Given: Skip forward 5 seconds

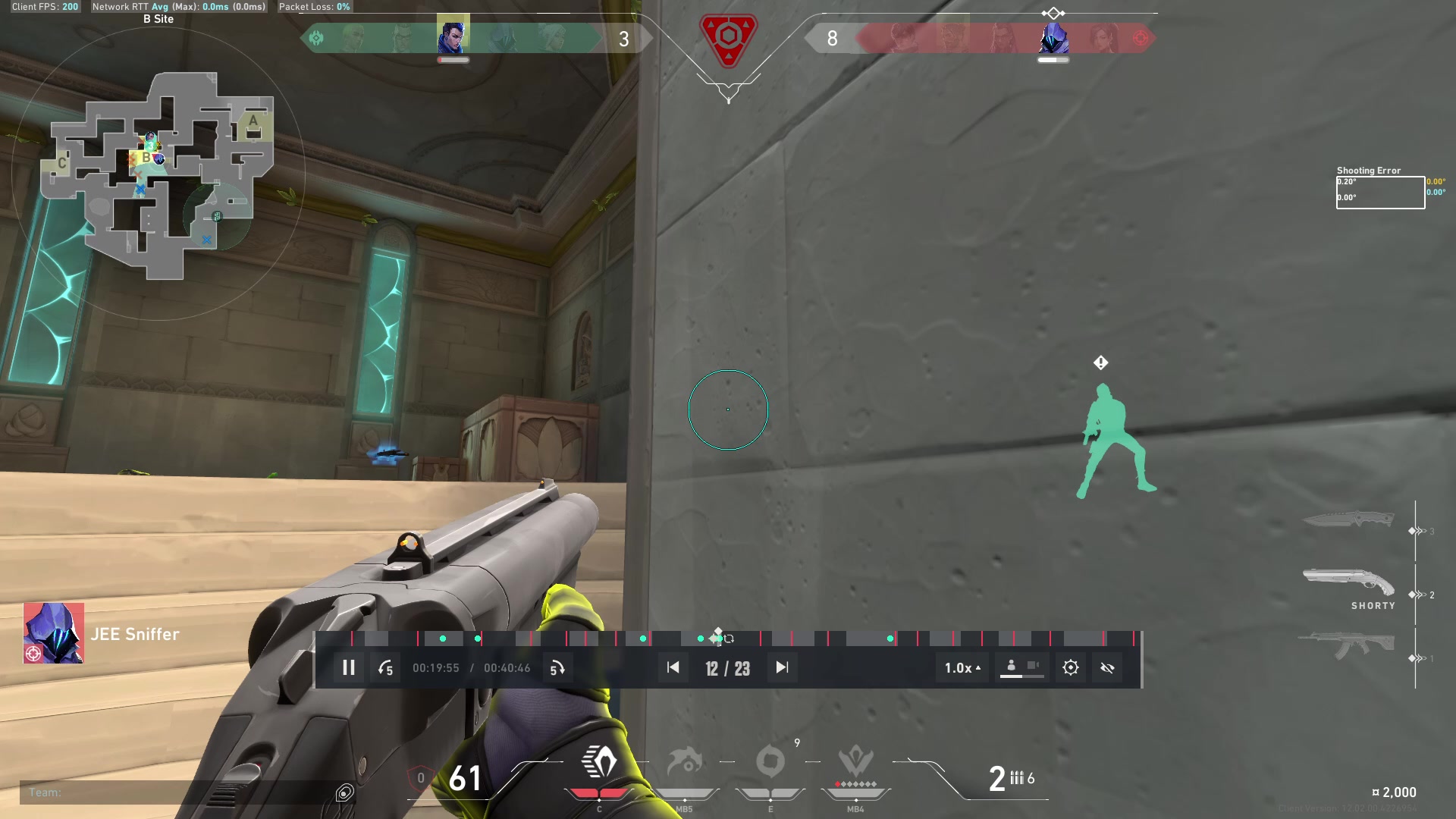Looking at the screenshot, I should tap(558, 668).
